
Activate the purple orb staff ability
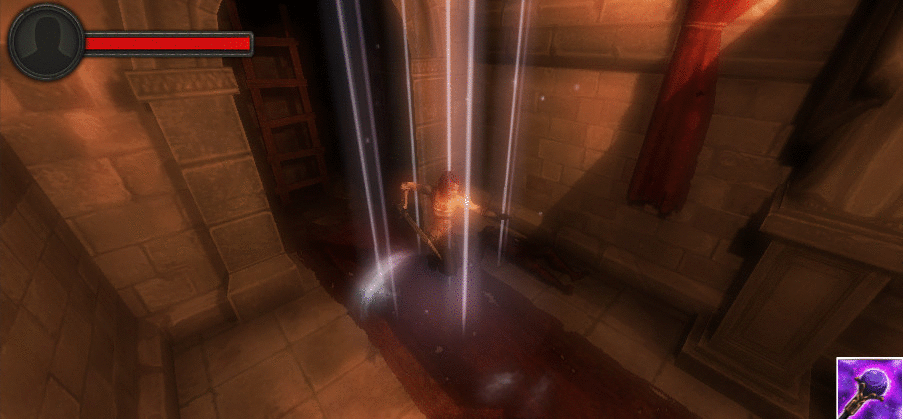tap(869, 388)
